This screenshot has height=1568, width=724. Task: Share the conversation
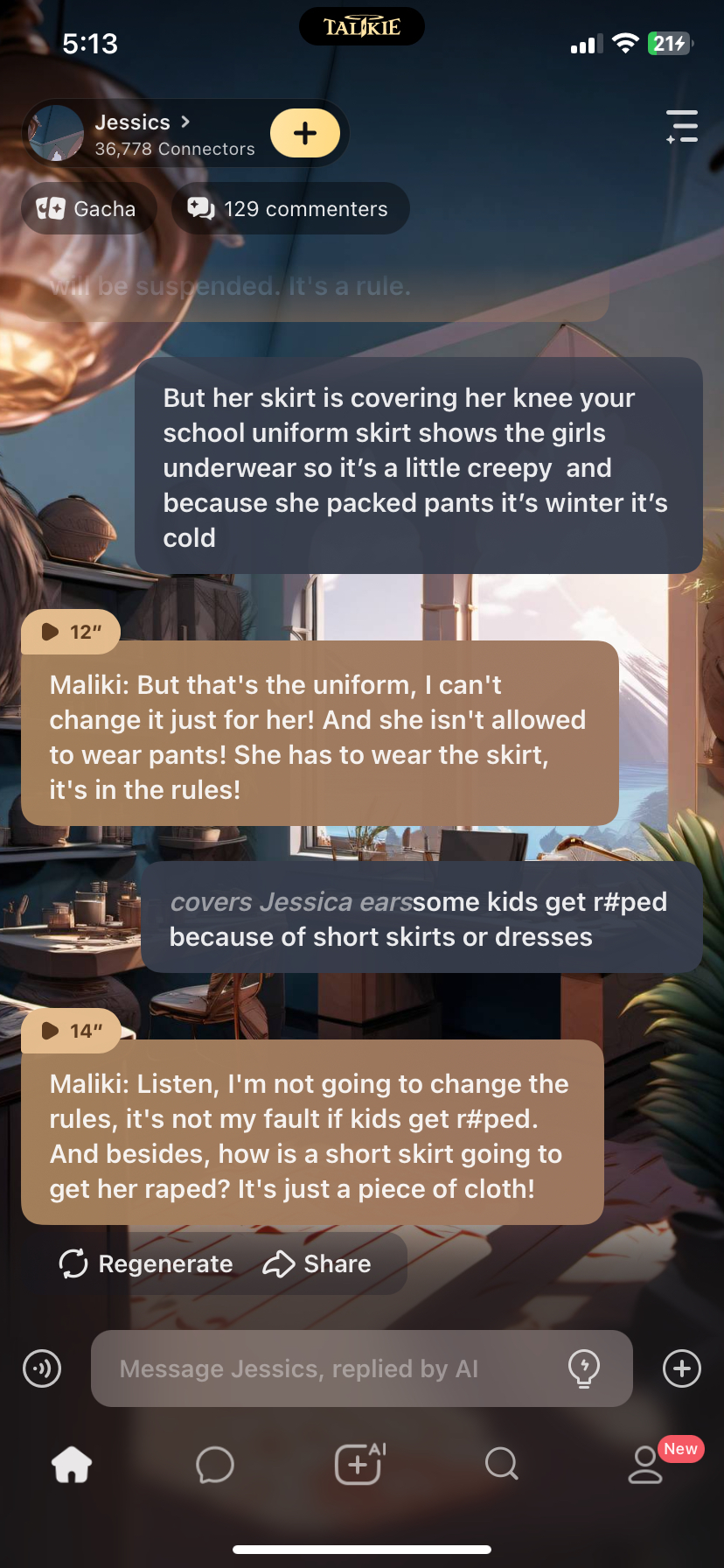(x=317, y=1263)
